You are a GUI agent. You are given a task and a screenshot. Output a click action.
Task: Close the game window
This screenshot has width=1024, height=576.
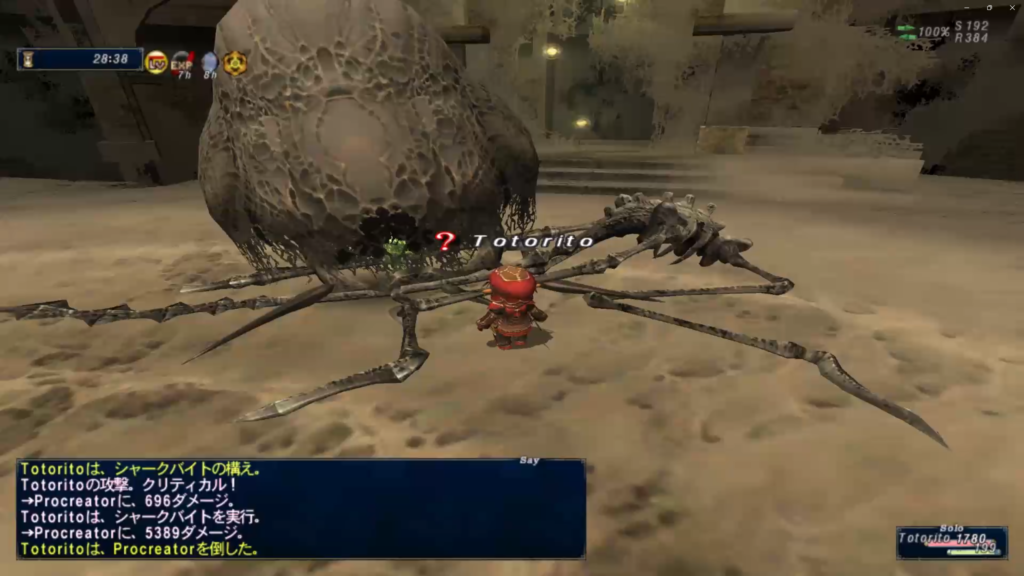pos(1013,7)
